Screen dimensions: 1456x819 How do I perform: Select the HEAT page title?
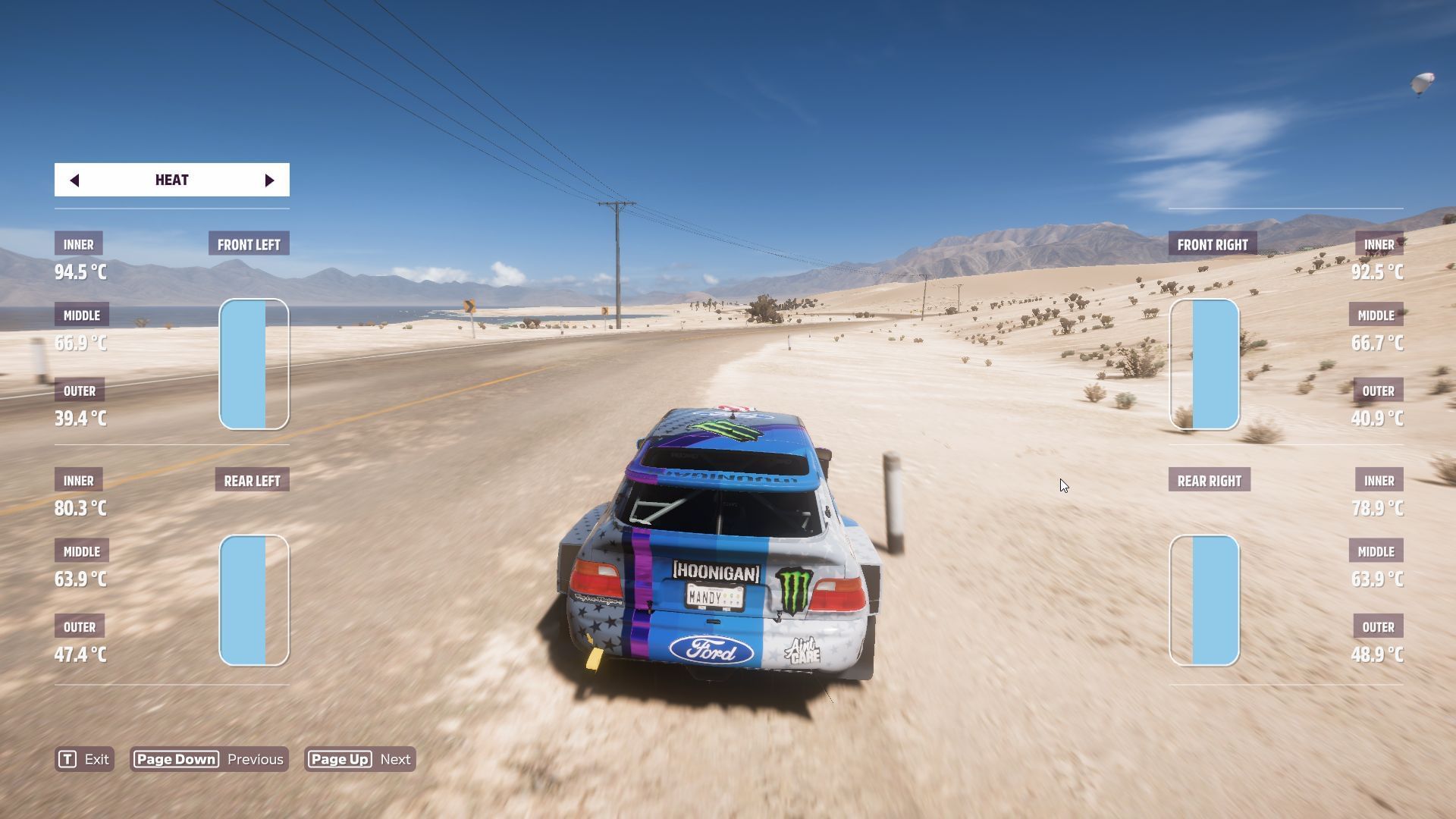click(x=171, y=180)
